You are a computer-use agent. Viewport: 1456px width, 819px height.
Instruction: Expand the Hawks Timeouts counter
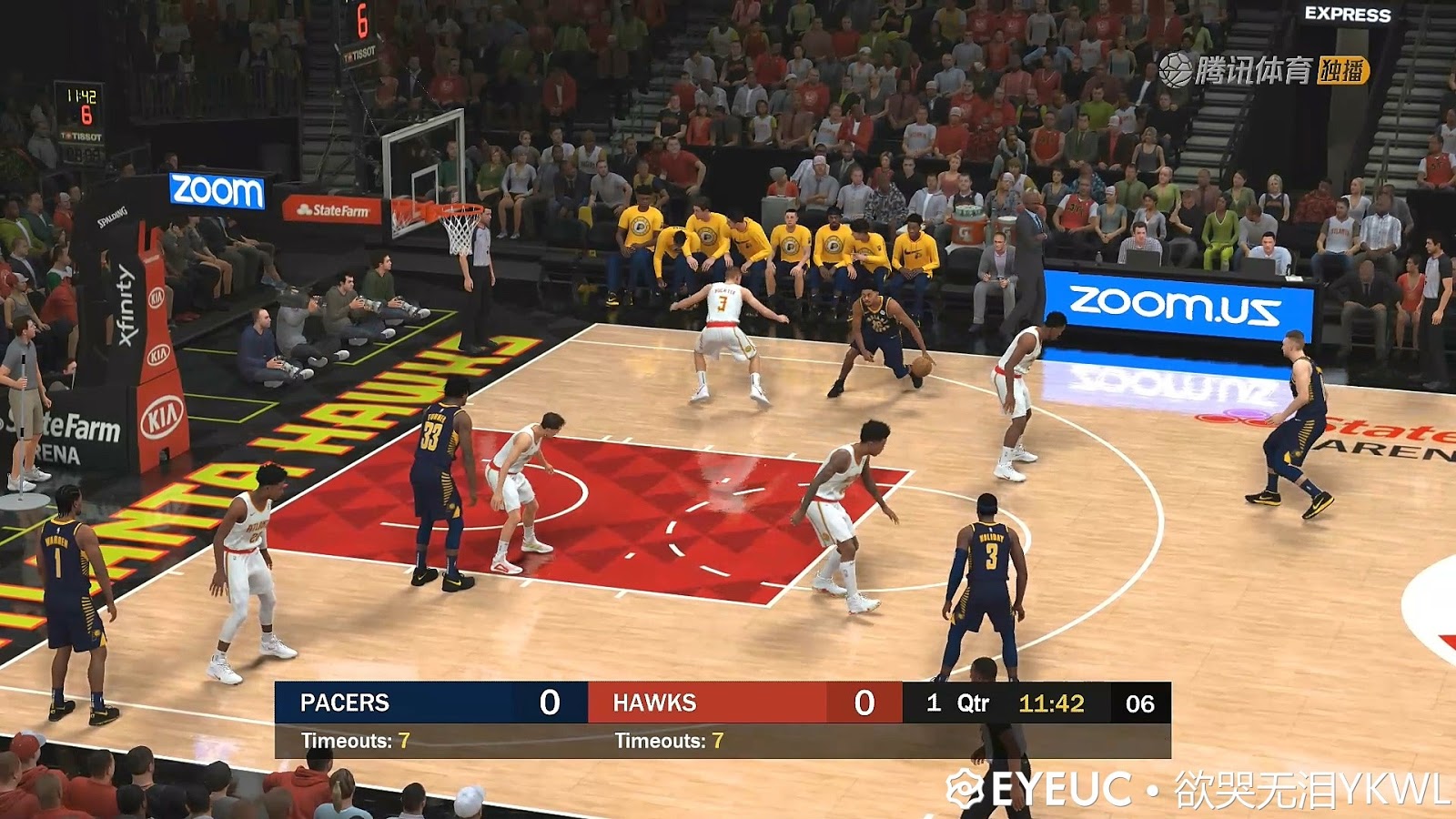click(667, 742)
